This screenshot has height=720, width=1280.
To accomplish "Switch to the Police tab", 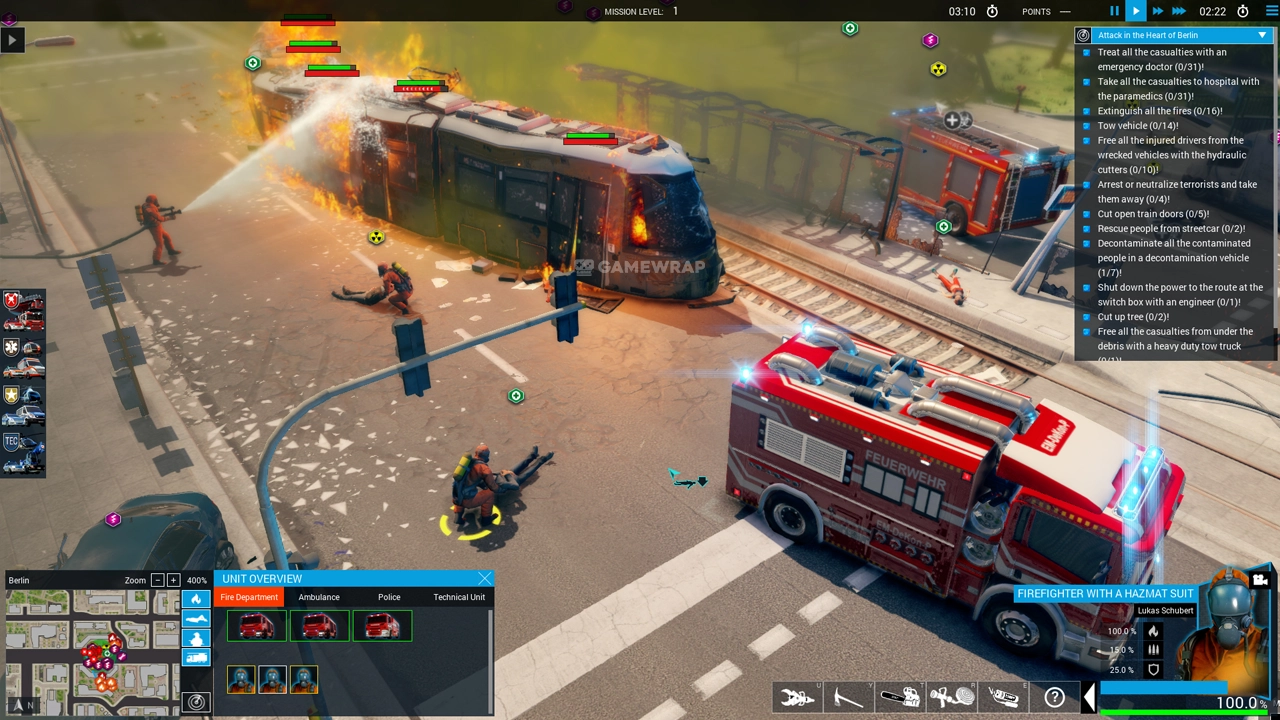I will pos(389,597).
